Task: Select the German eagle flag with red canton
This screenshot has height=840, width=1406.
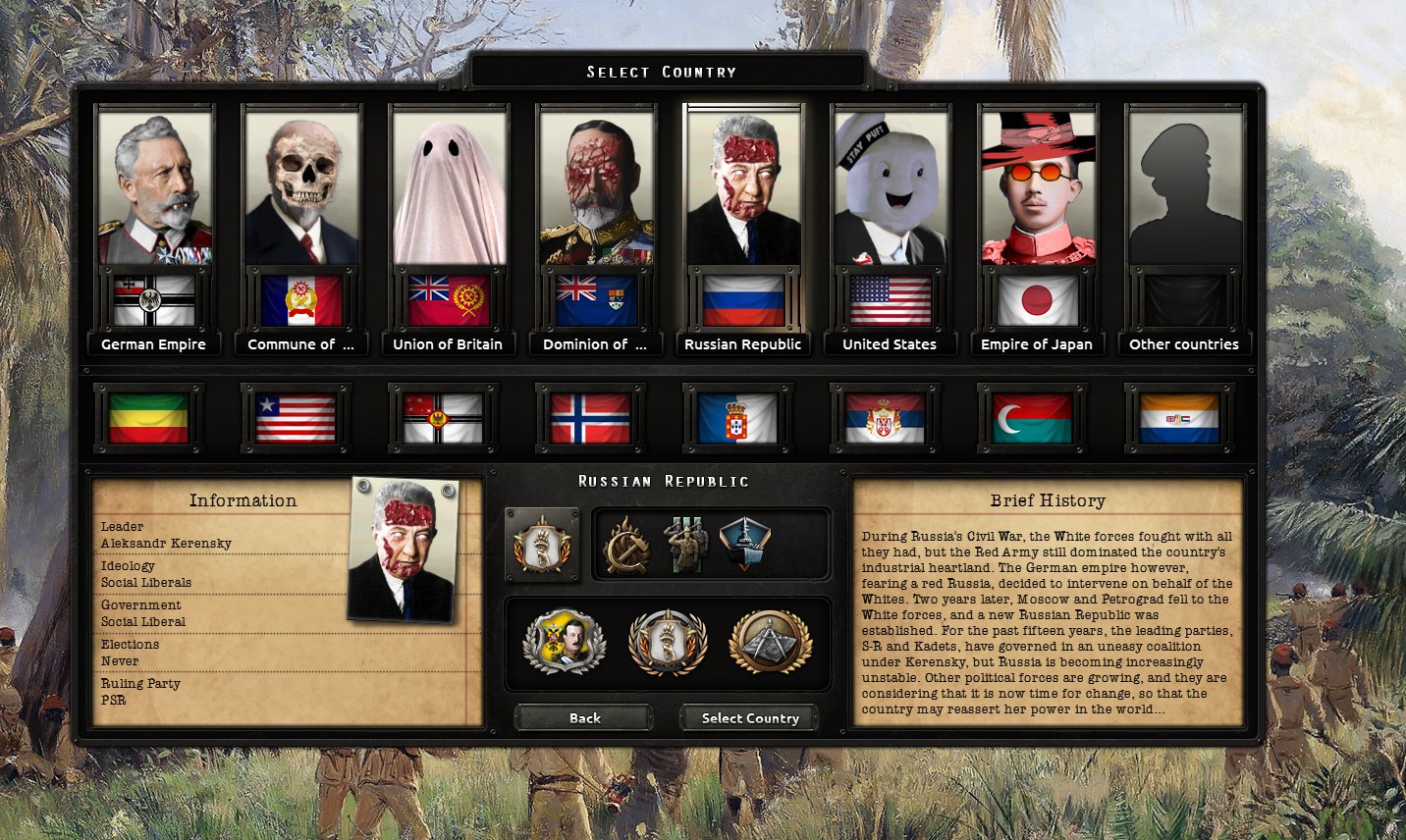Action: 443,419
